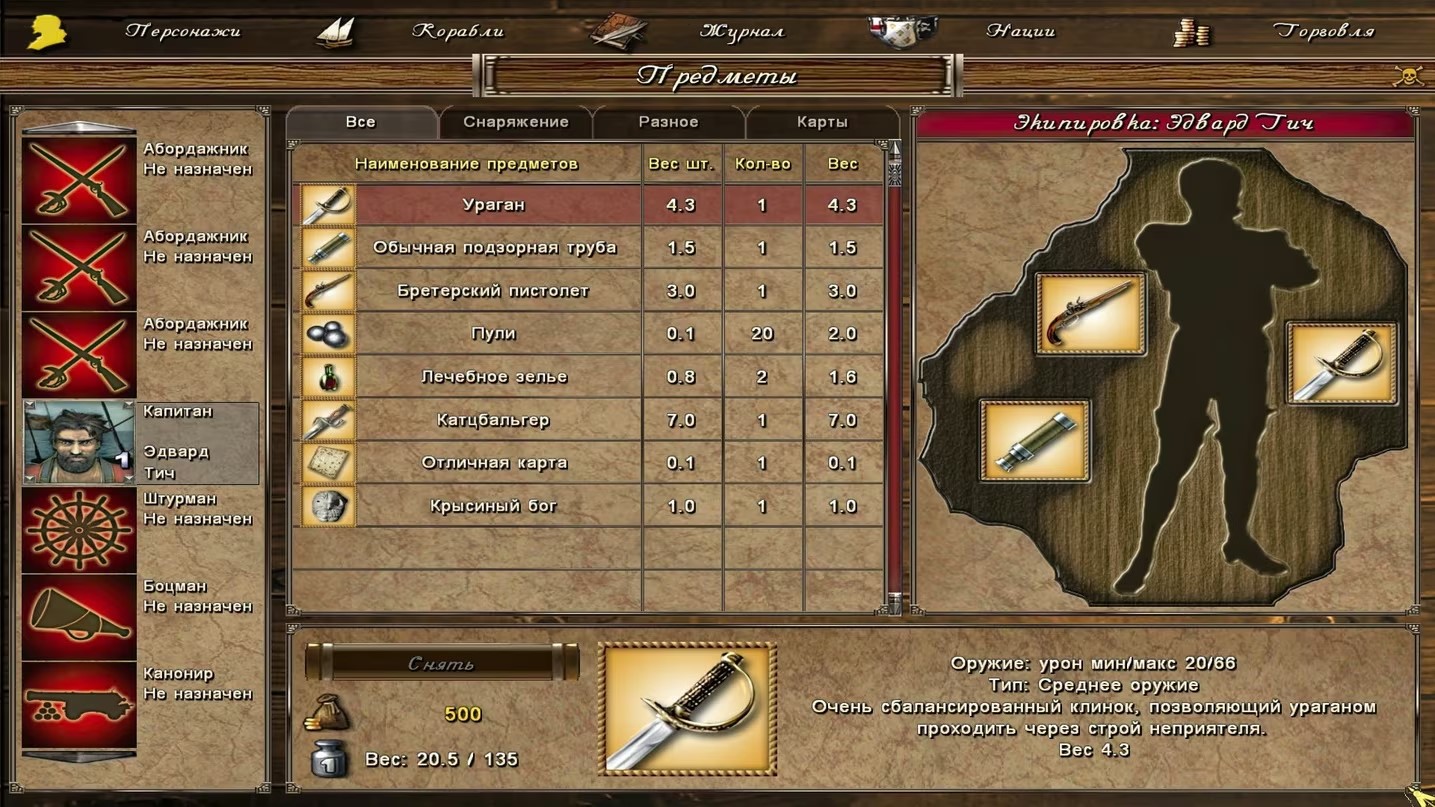Switch to the Разное tab

pyautogui.click(x=668, y=122)
